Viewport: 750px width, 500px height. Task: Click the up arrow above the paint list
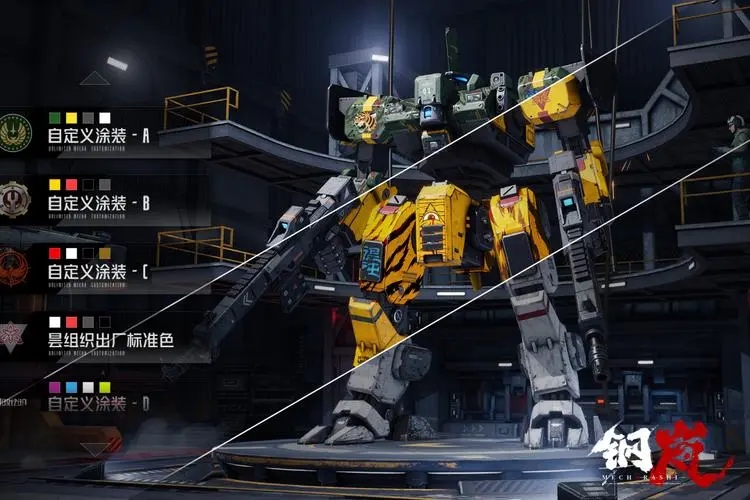[95, 78]
